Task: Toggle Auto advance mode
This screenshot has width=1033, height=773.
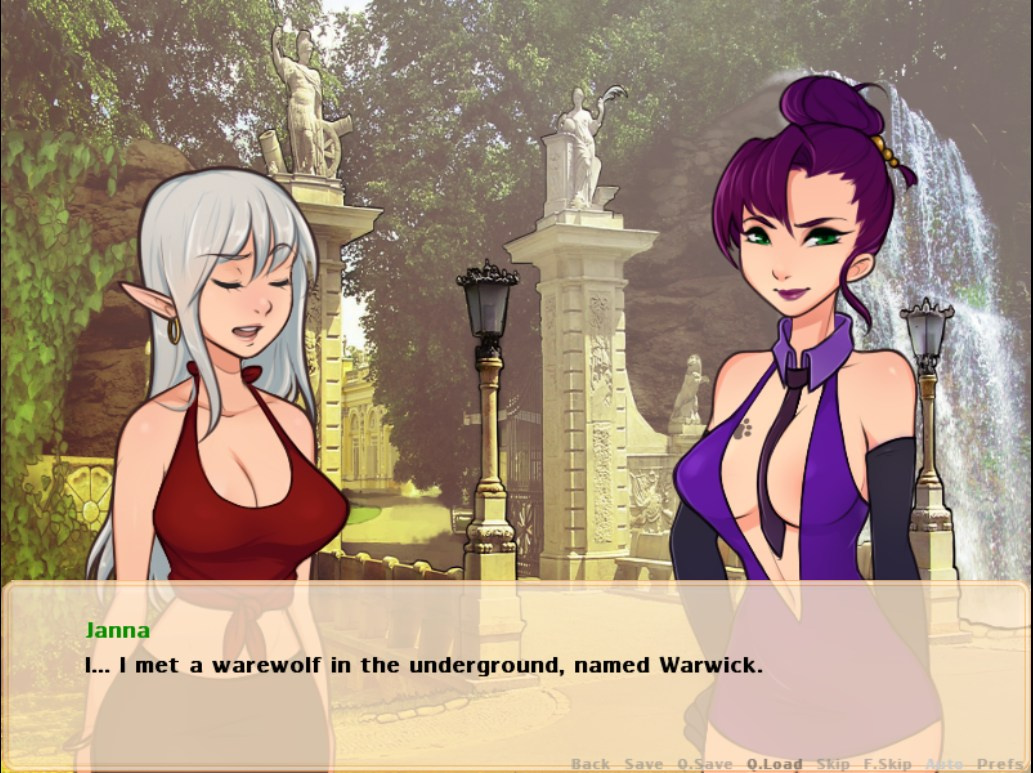Action: (944, 764)
